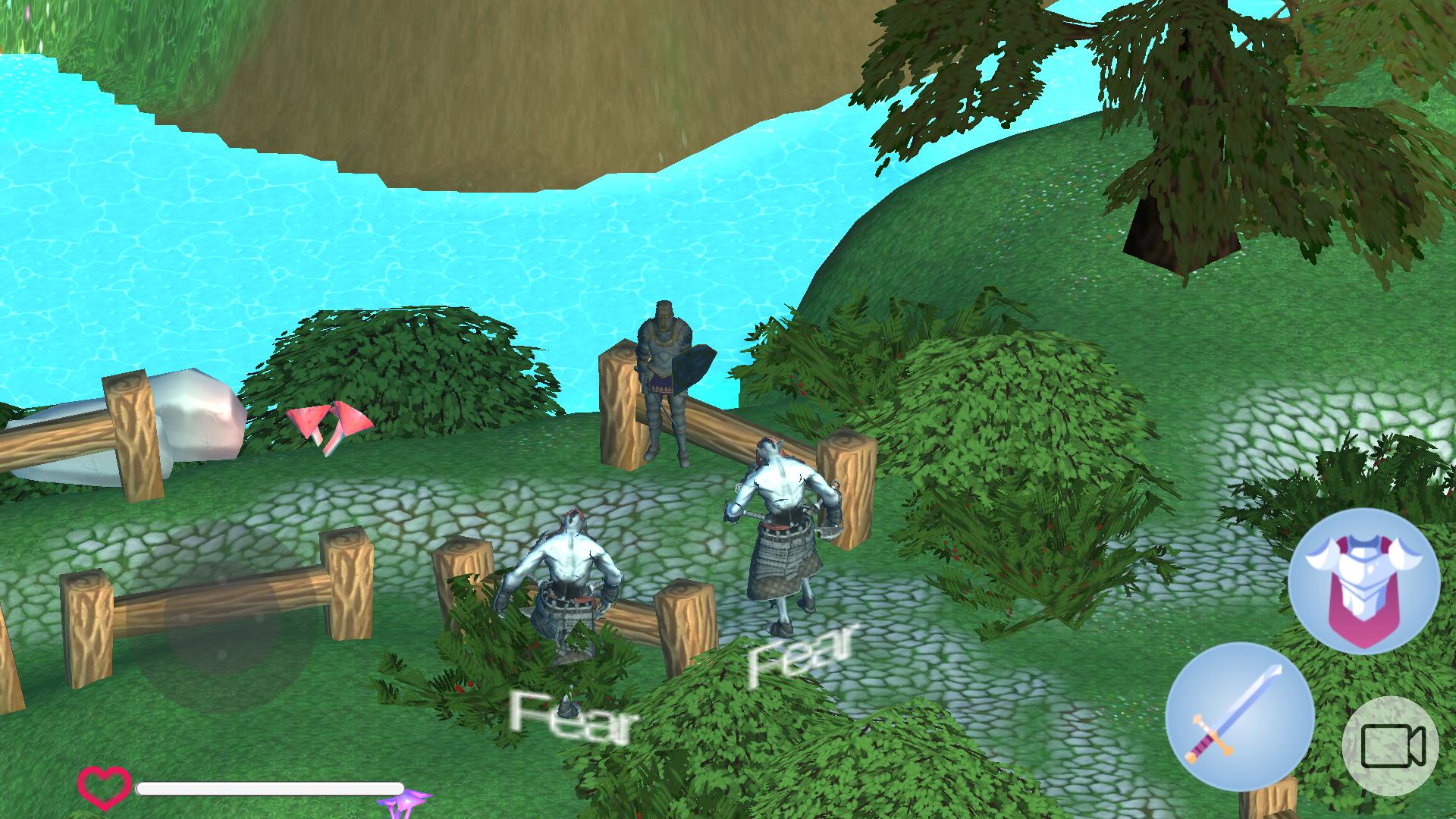Toggle the video camera button
Viewport: 1456px width, 819px height.
[x=1392, y=745]
